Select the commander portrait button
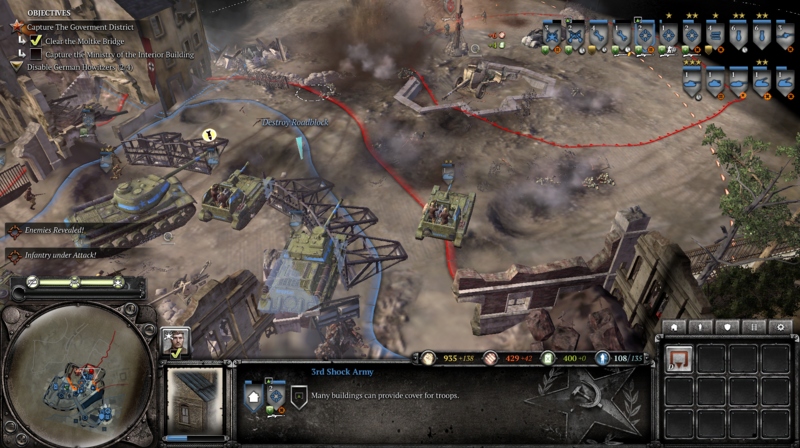The image size is (800, 448). [x=175, y=342]
